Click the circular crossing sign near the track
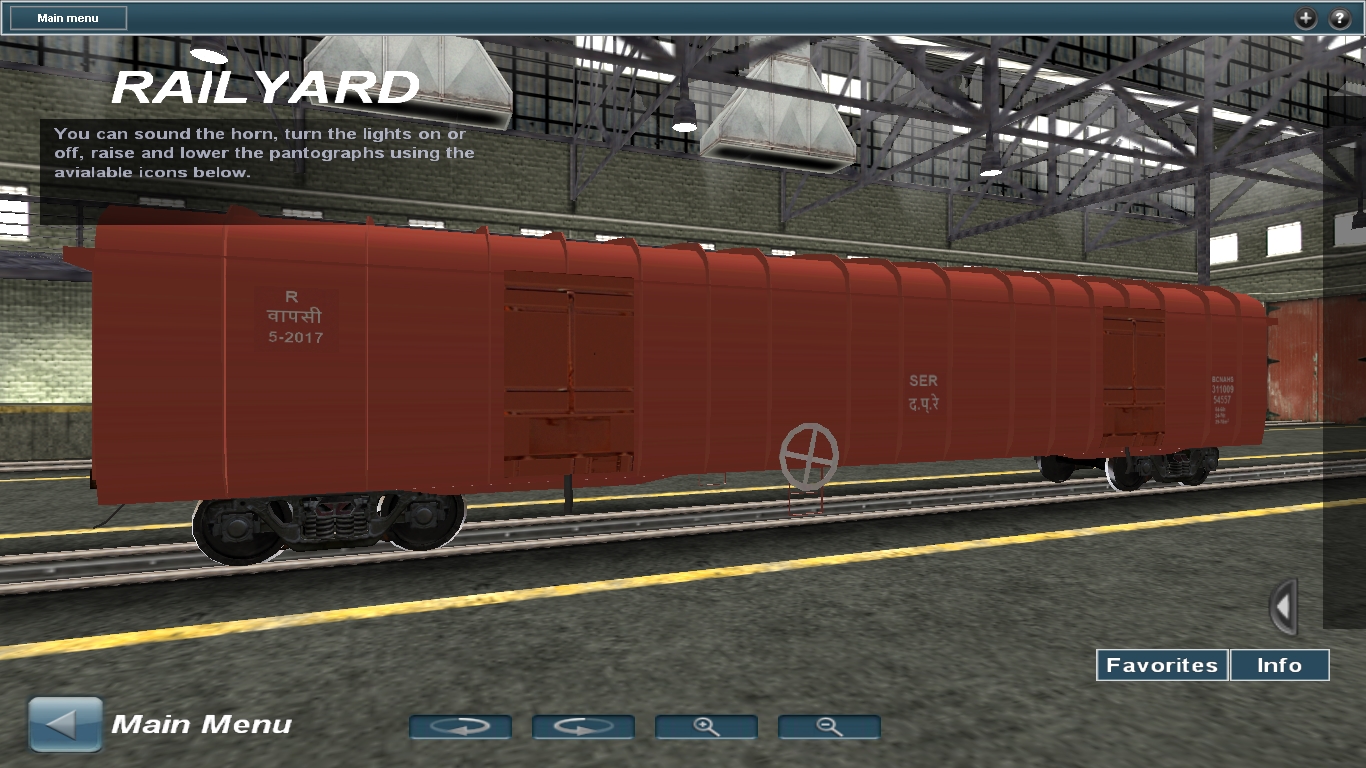 coord(808,456)
